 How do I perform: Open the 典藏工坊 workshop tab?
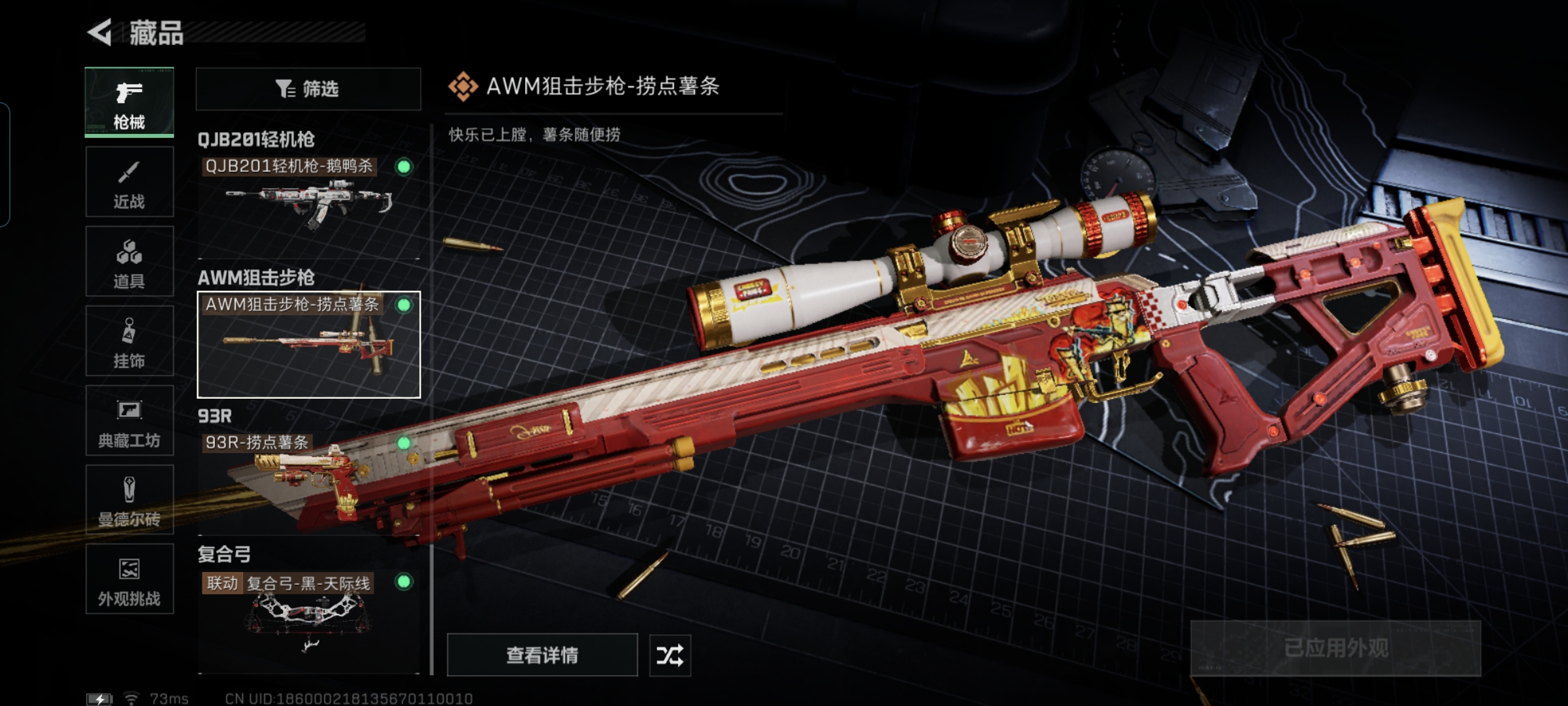pos(129,421)
